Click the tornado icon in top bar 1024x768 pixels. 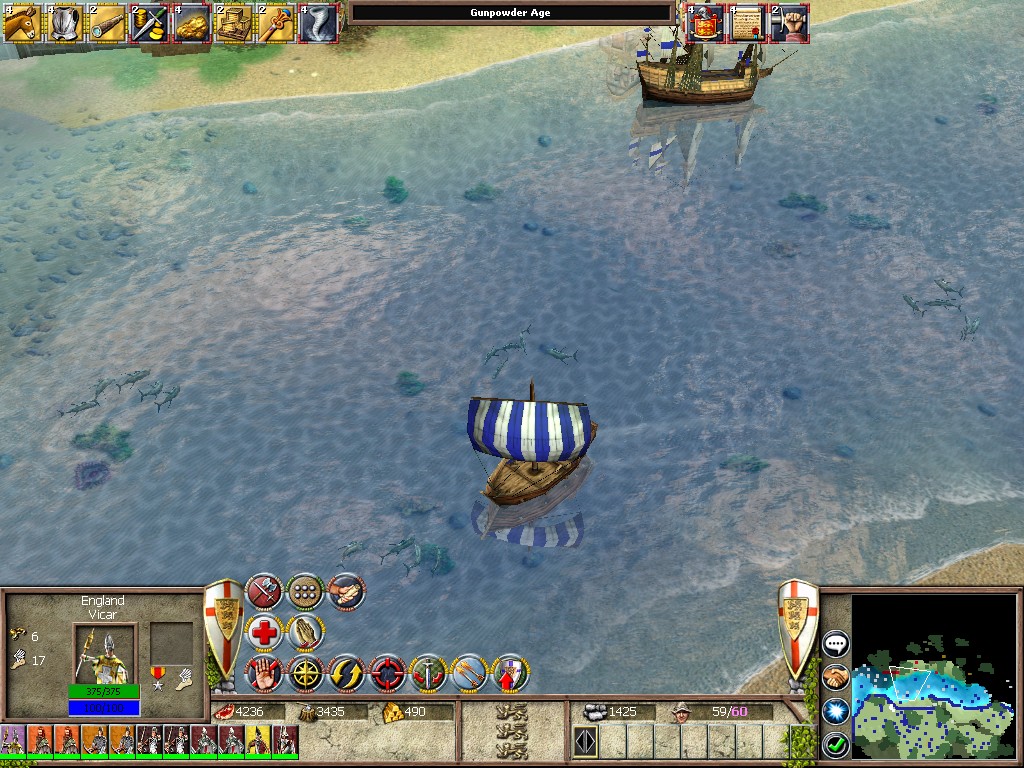coord(319,22)
